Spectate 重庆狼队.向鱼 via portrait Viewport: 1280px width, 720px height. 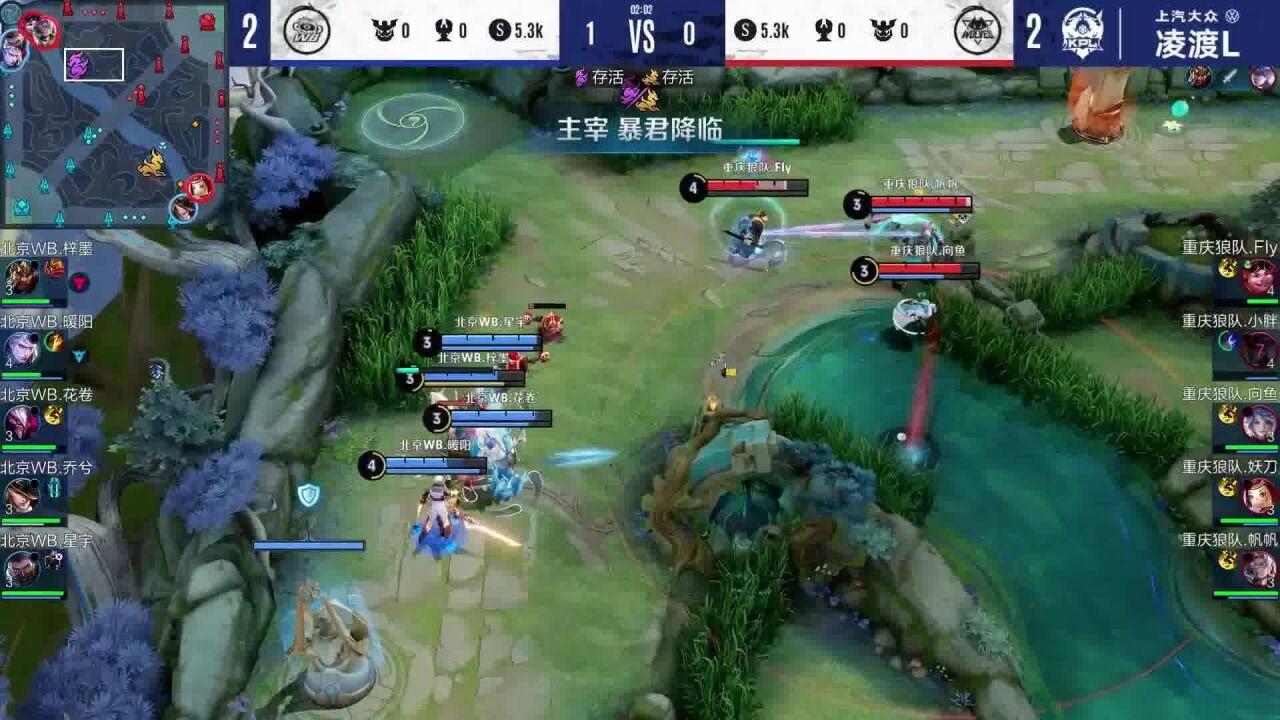[1258, 422]
